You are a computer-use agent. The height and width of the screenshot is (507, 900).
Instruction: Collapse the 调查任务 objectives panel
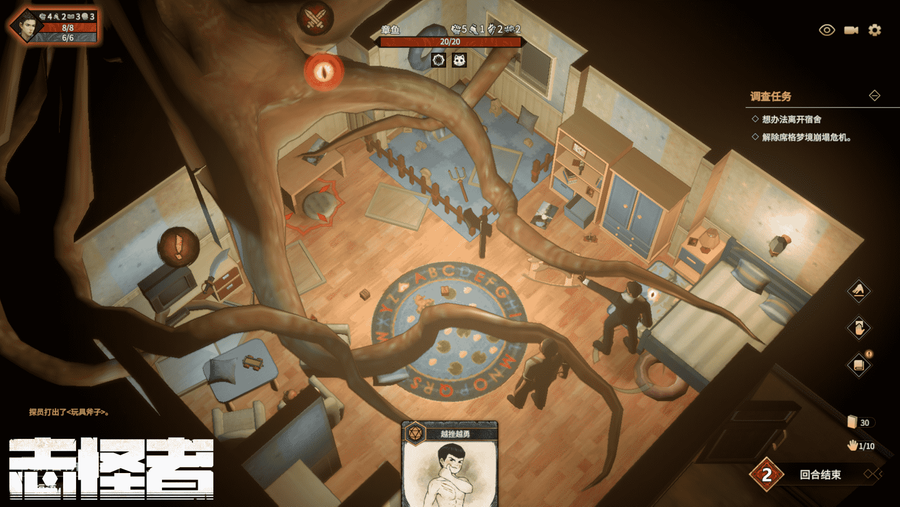[874, 96]
